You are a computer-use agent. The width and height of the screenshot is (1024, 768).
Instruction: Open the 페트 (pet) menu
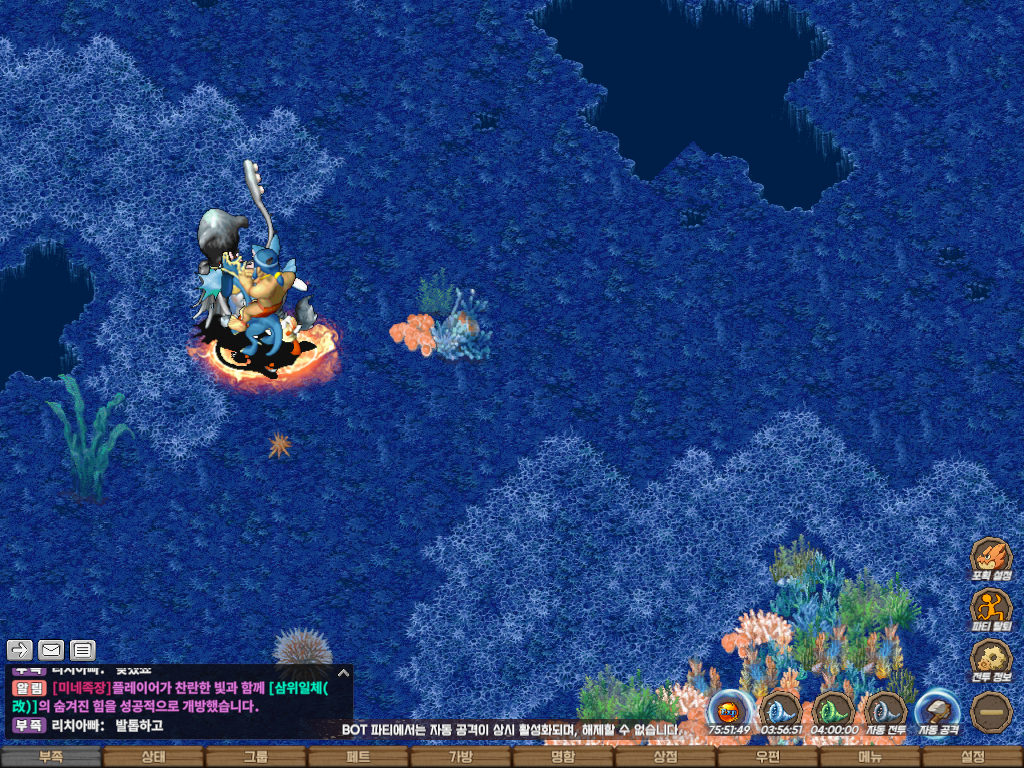[x=358, y=757]
